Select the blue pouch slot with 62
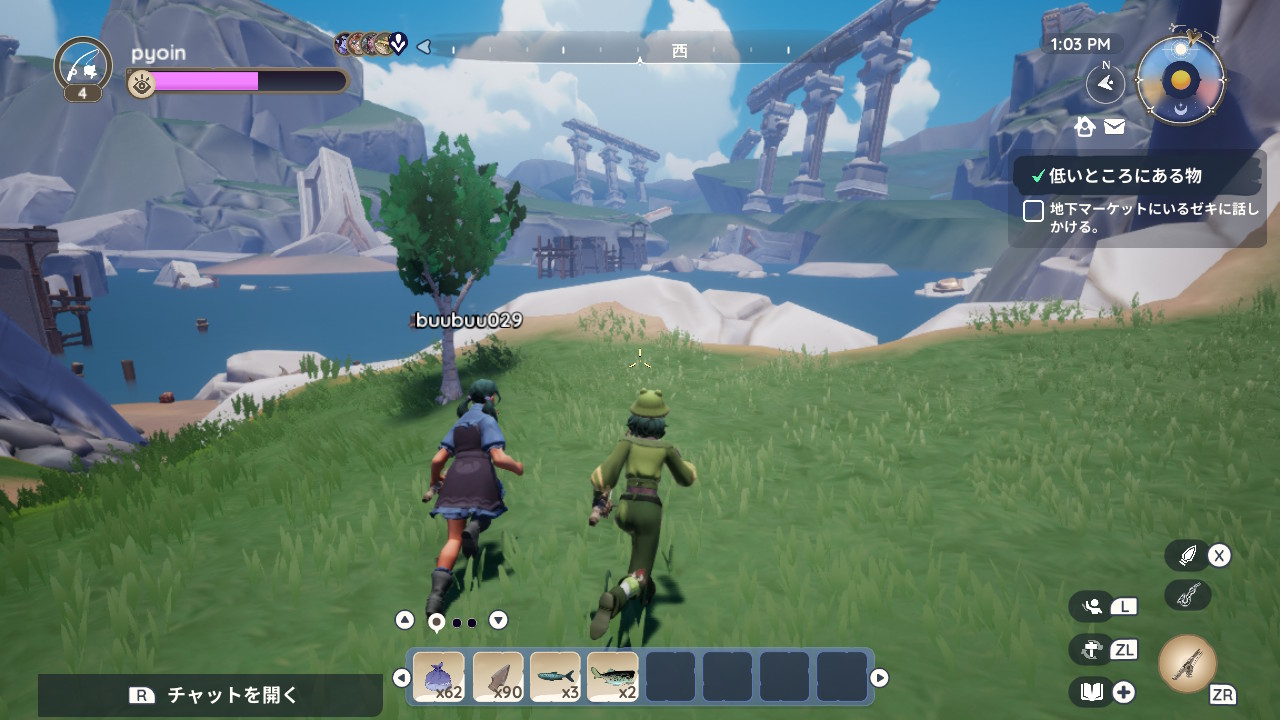This screenshot has height=720, width=1280. [439, 677]
